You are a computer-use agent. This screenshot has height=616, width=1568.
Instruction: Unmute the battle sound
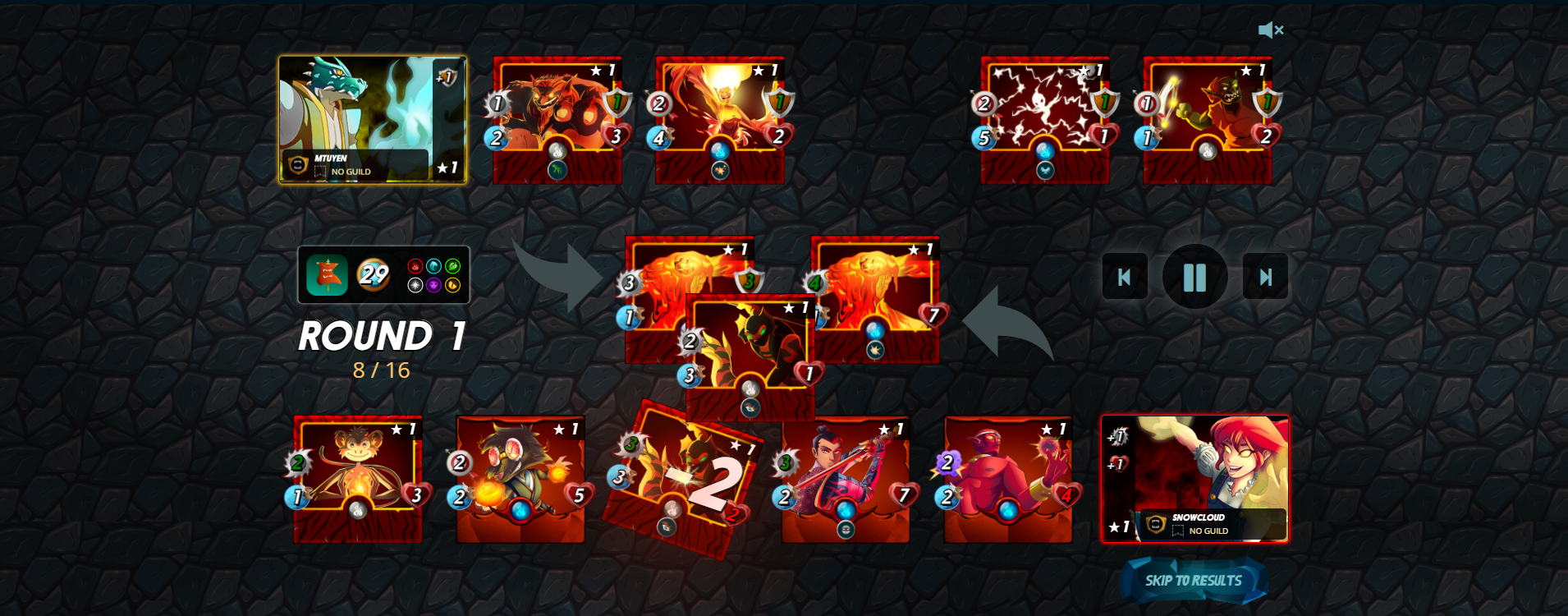pos(1269,30)
